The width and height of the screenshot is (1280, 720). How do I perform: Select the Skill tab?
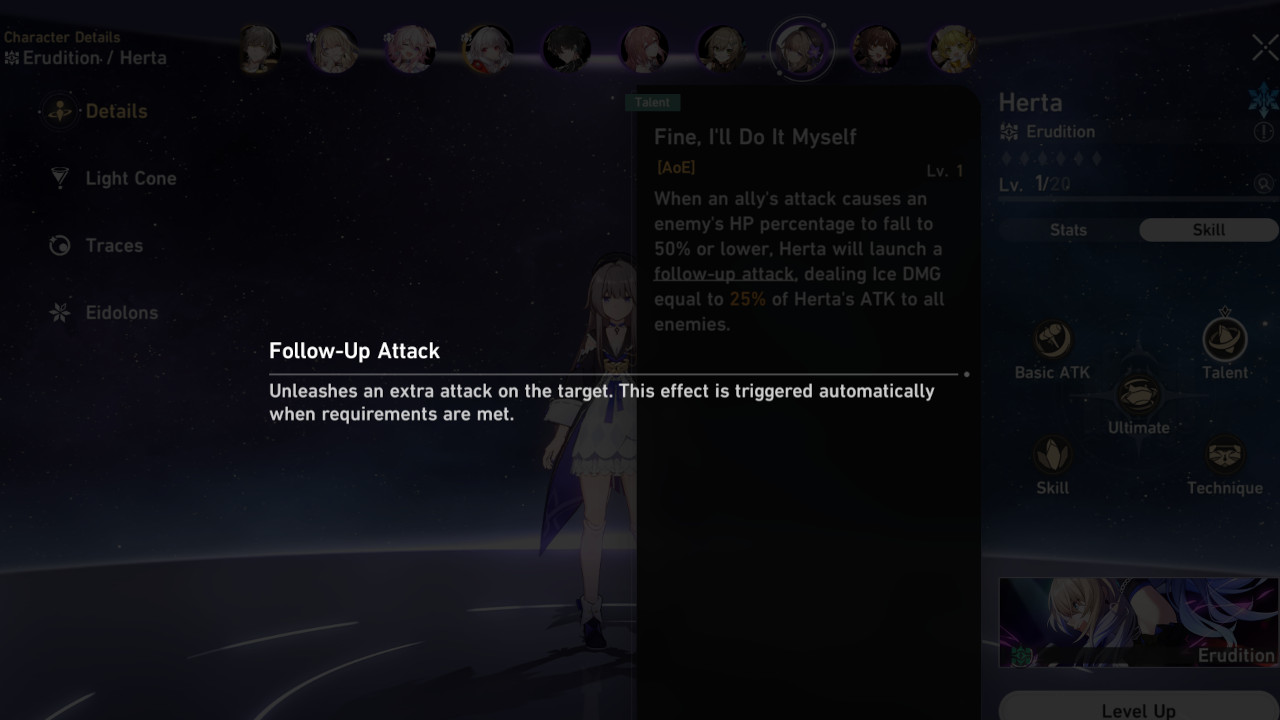click(1208, 230)
